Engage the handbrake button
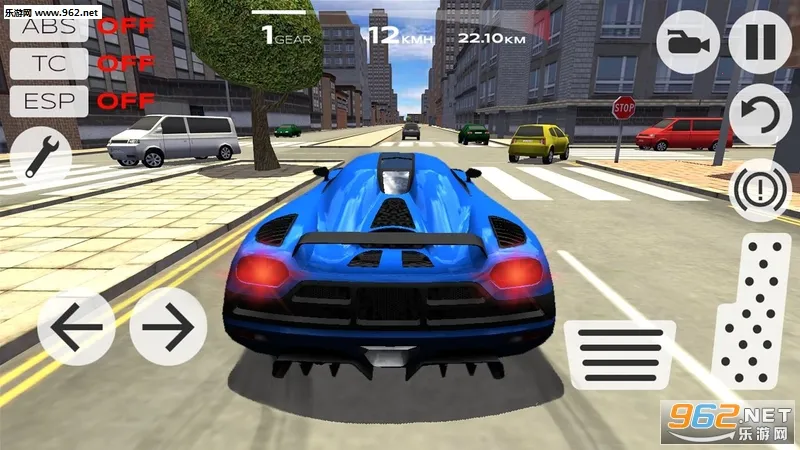Screen dimensions: 800x450 coord(760,188)
